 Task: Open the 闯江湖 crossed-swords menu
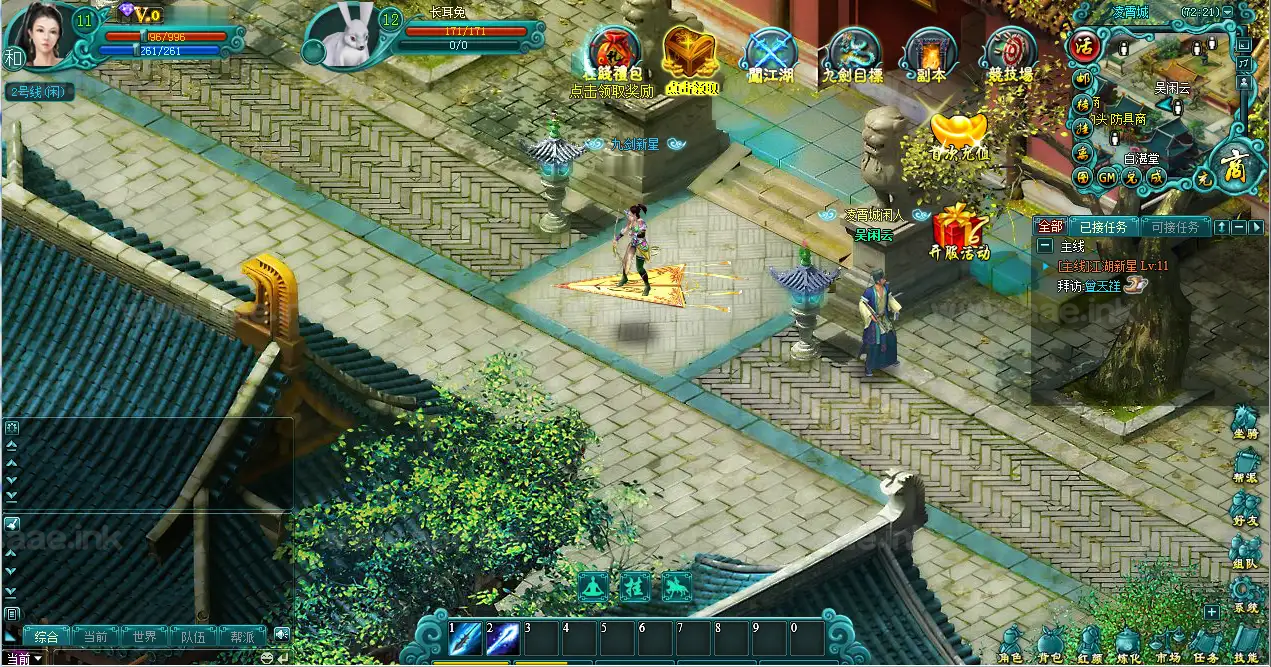click(771, 51)
